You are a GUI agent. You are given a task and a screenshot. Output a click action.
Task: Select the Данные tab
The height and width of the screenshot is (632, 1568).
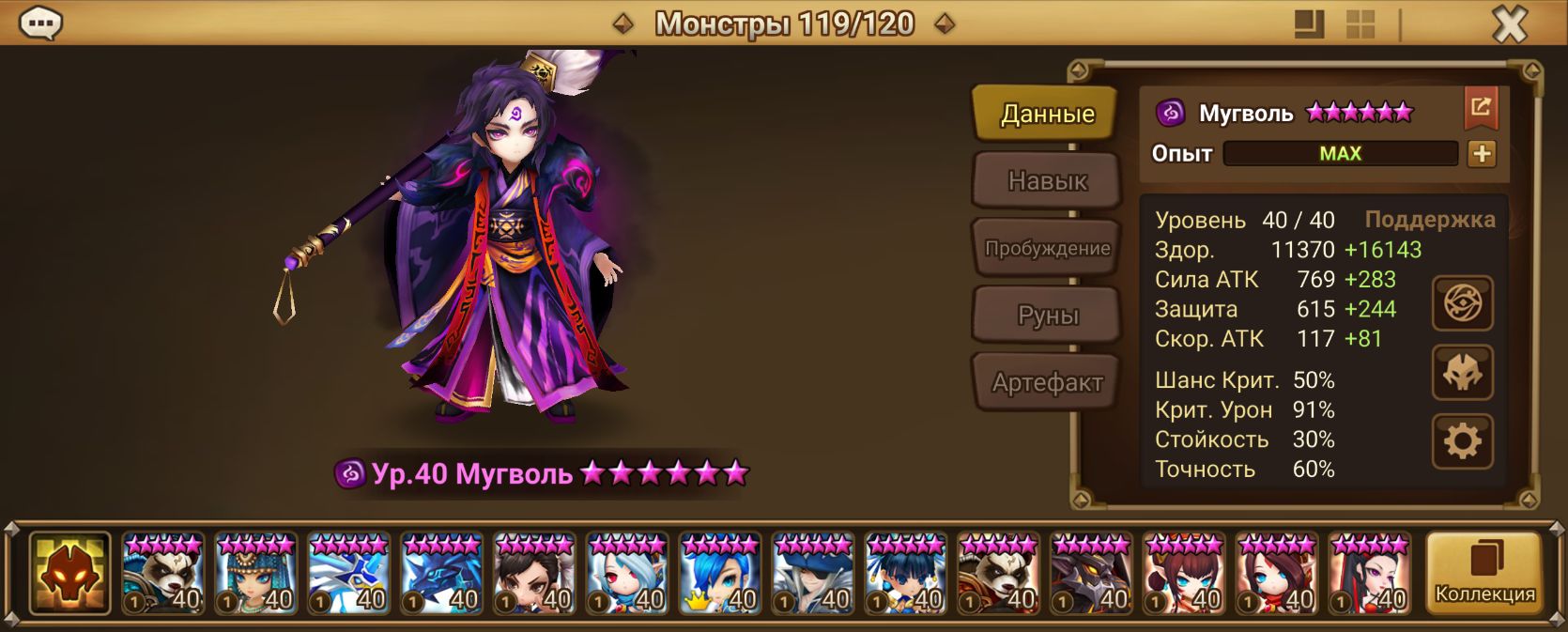1047,114
